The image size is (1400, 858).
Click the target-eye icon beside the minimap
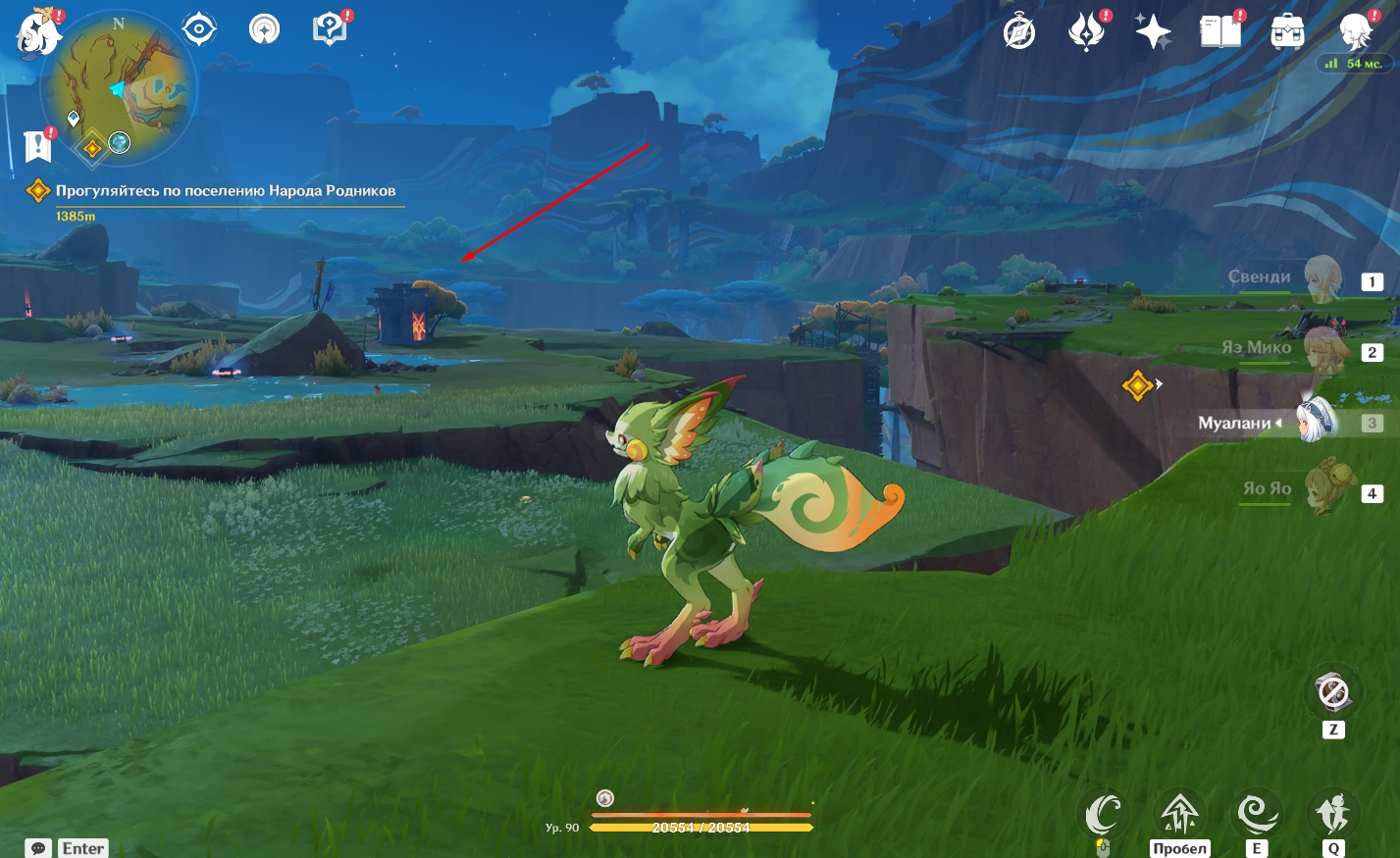199,29
